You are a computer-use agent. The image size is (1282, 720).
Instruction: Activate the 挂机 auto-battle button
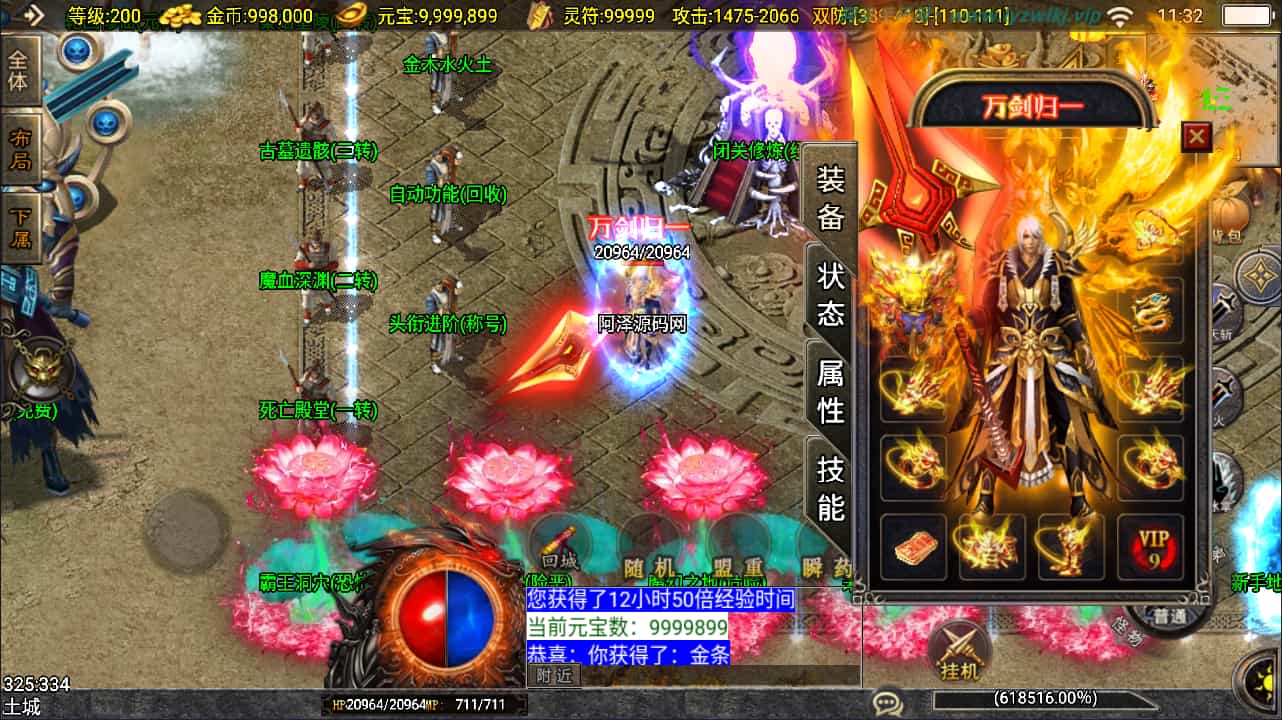tap(959, 651)
